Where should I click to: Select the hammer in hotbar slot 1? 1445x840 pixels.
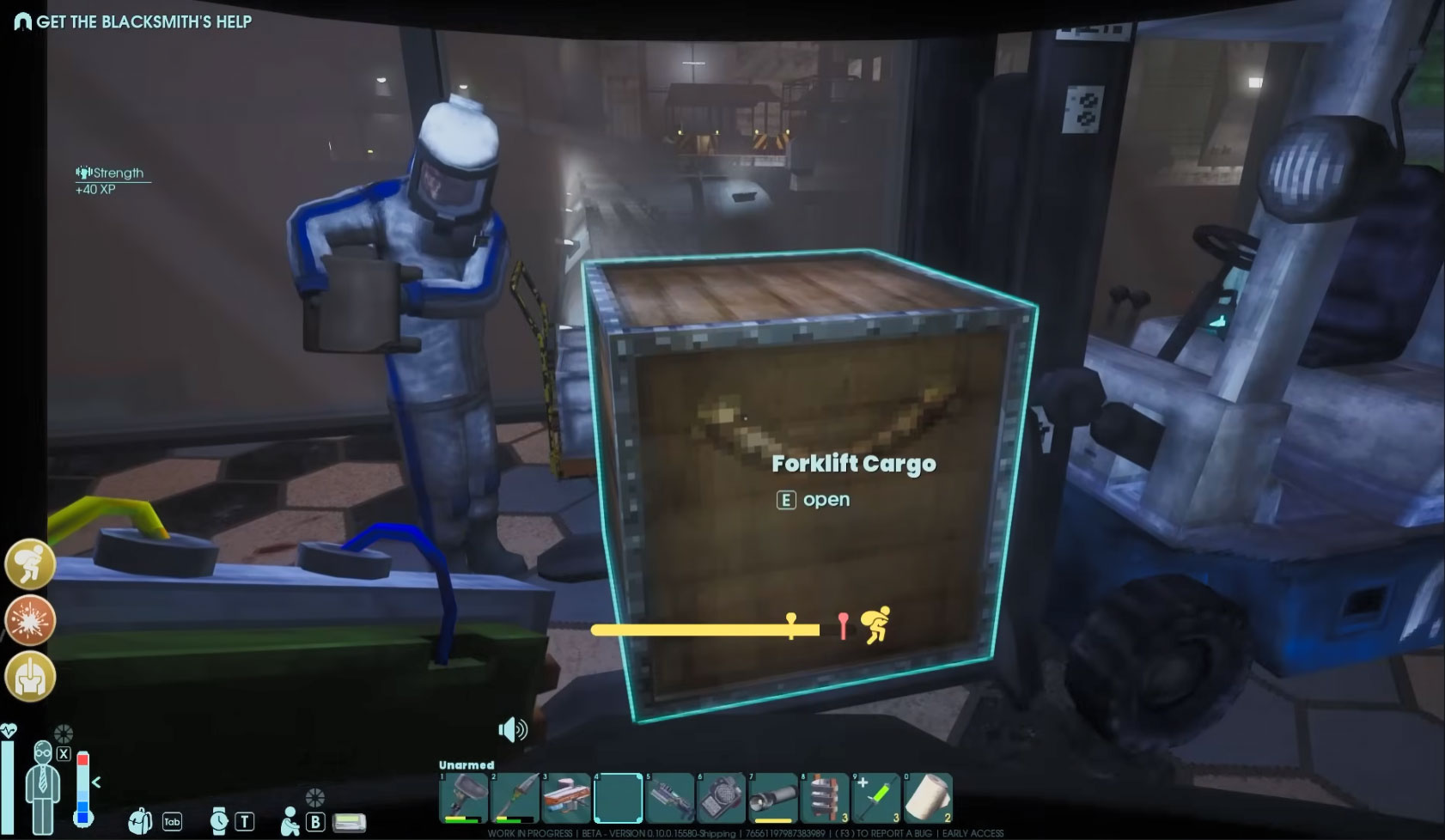(x=464, y=798)
